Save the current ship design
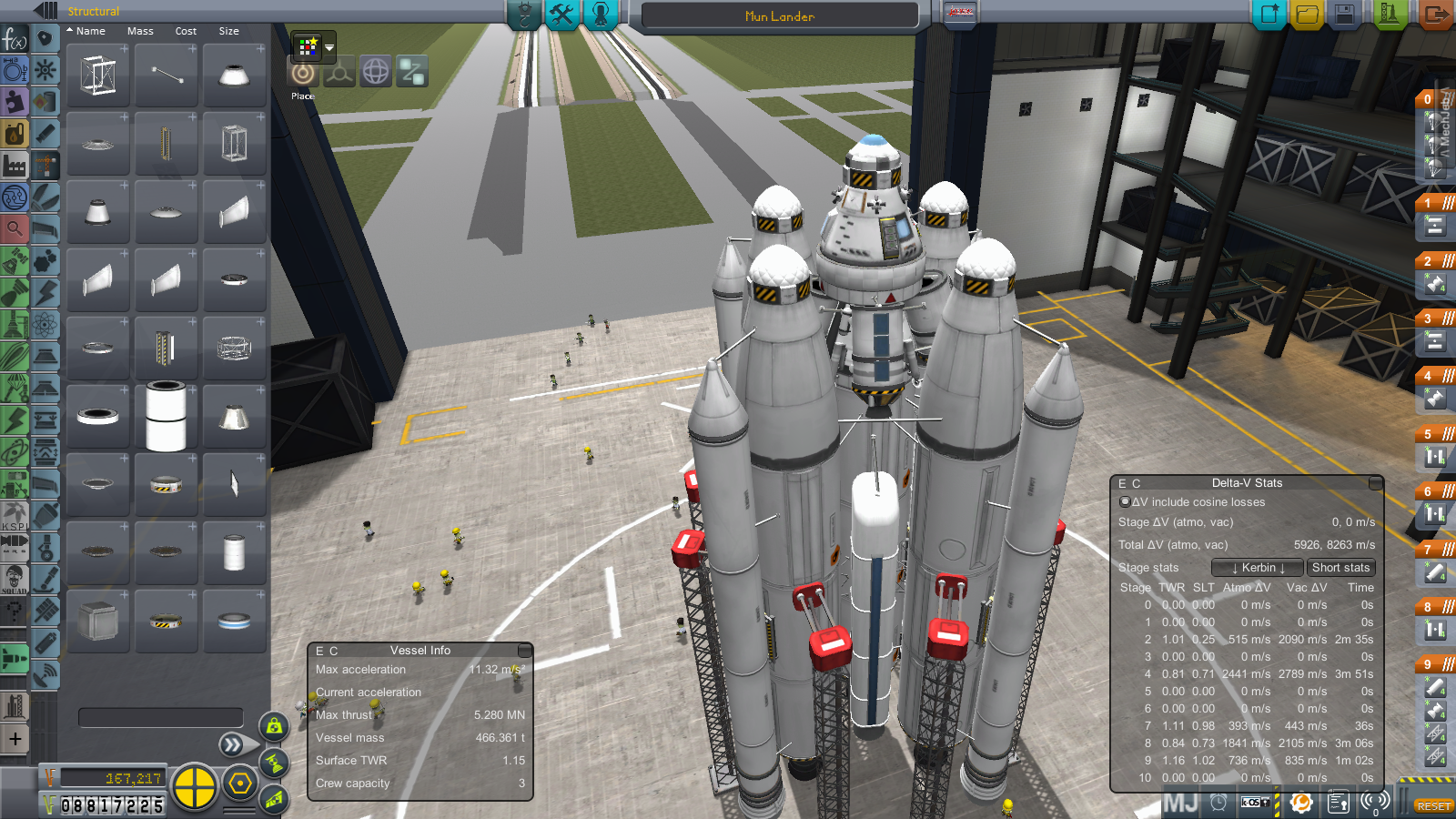This screenshot has width=1456, height=819. [x=1345, y=15]
